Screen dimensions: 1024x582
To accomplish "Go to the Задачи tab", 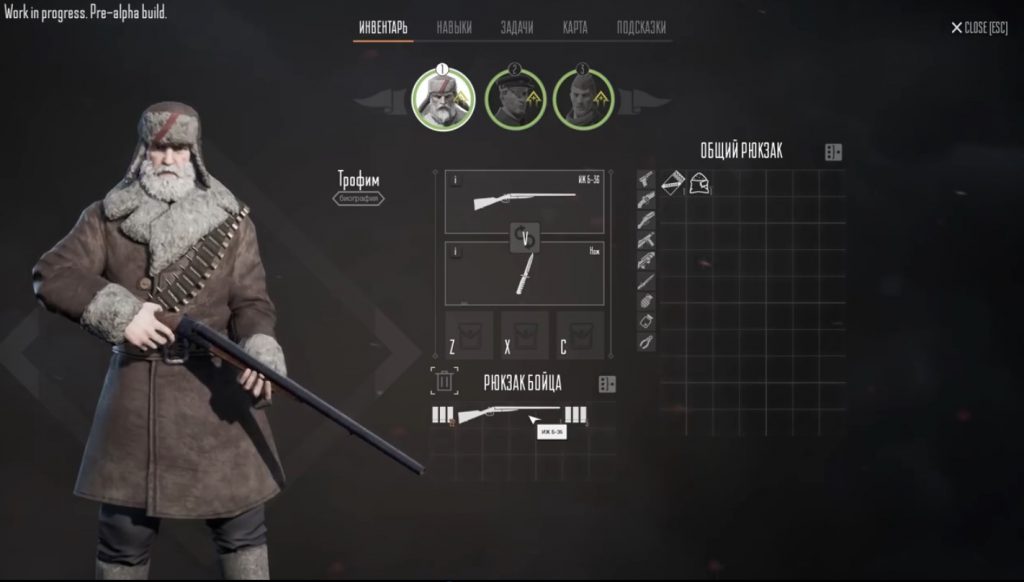I will click(x=516, y=28).
